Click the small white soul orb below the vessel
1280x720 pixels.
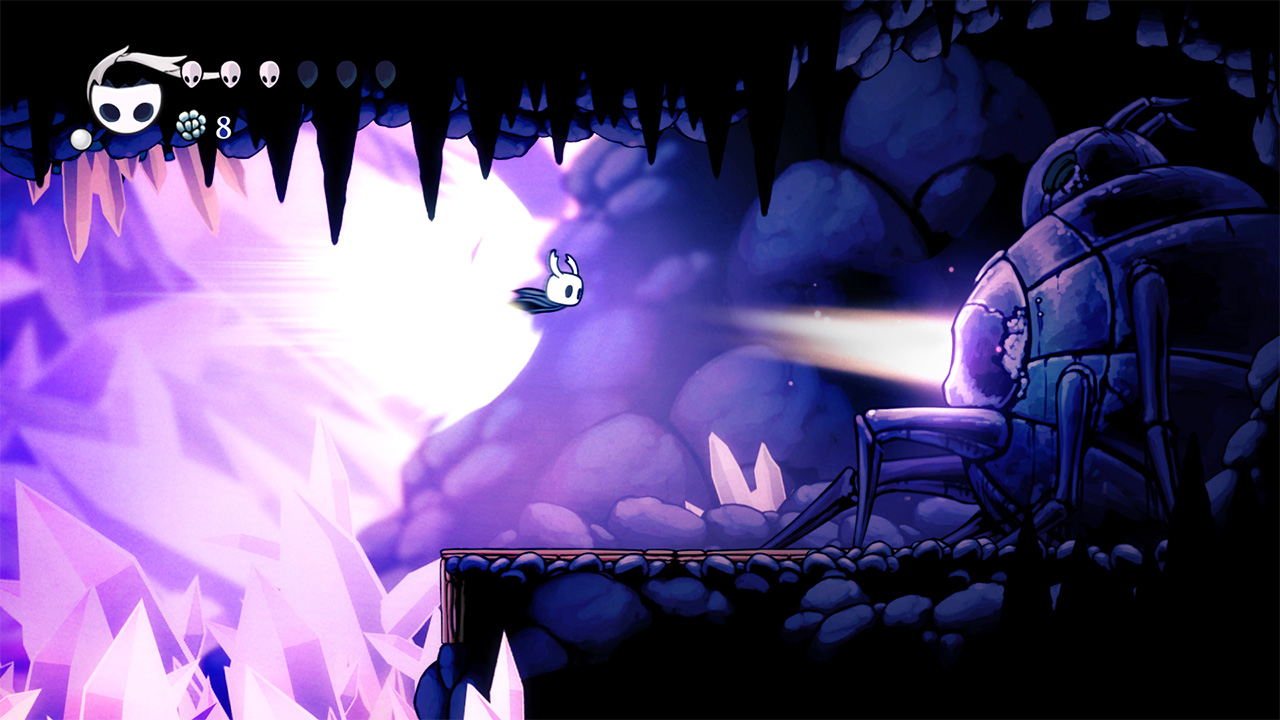(81, 138)
